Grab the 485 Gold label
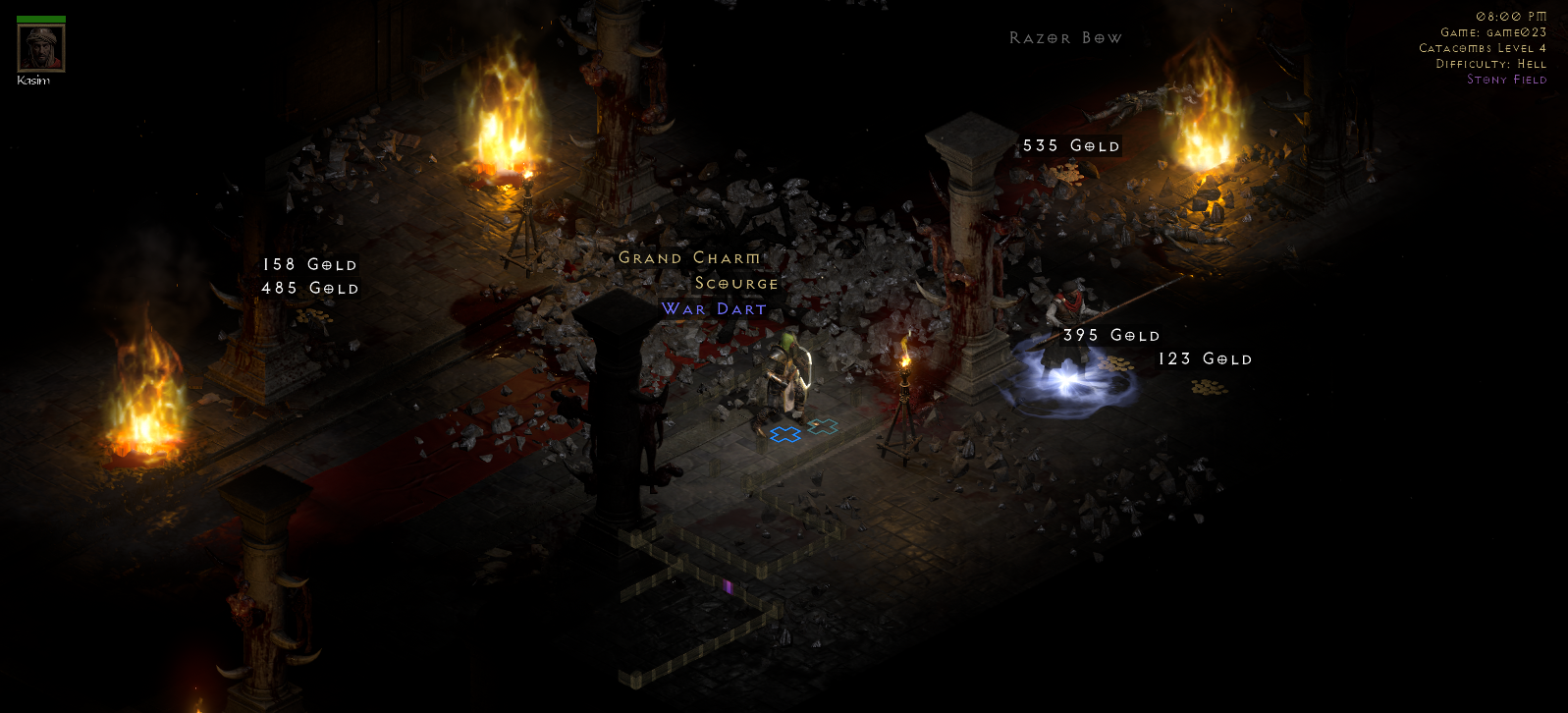This screenshot has height=713, width=1568. [309, 288]
